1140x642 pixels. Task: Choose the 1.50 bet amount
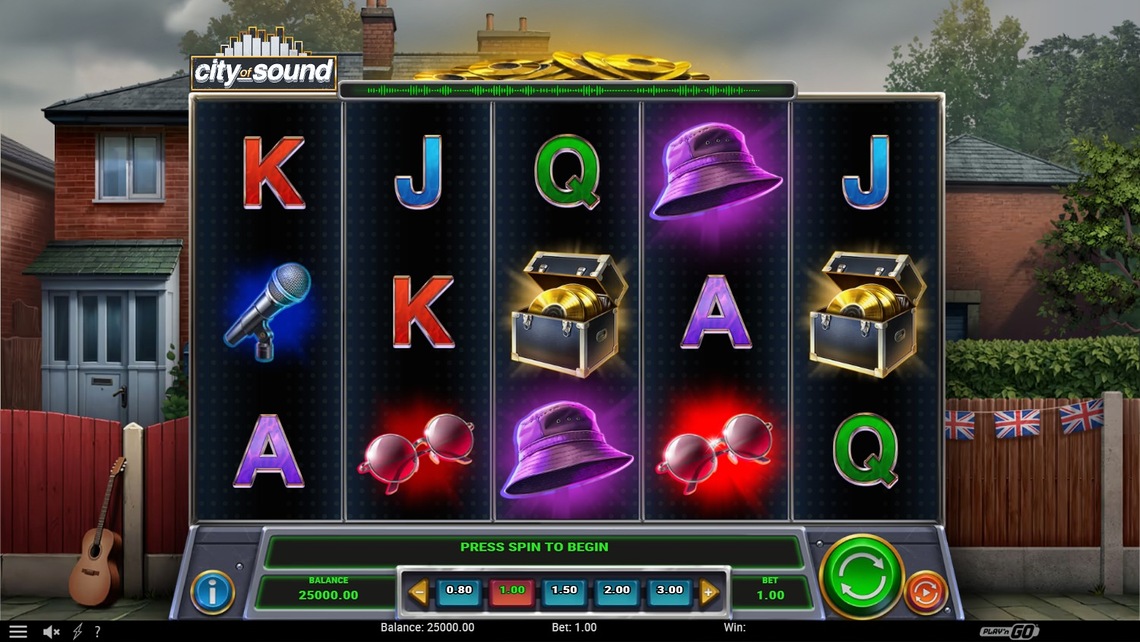[x=565, y=591]
